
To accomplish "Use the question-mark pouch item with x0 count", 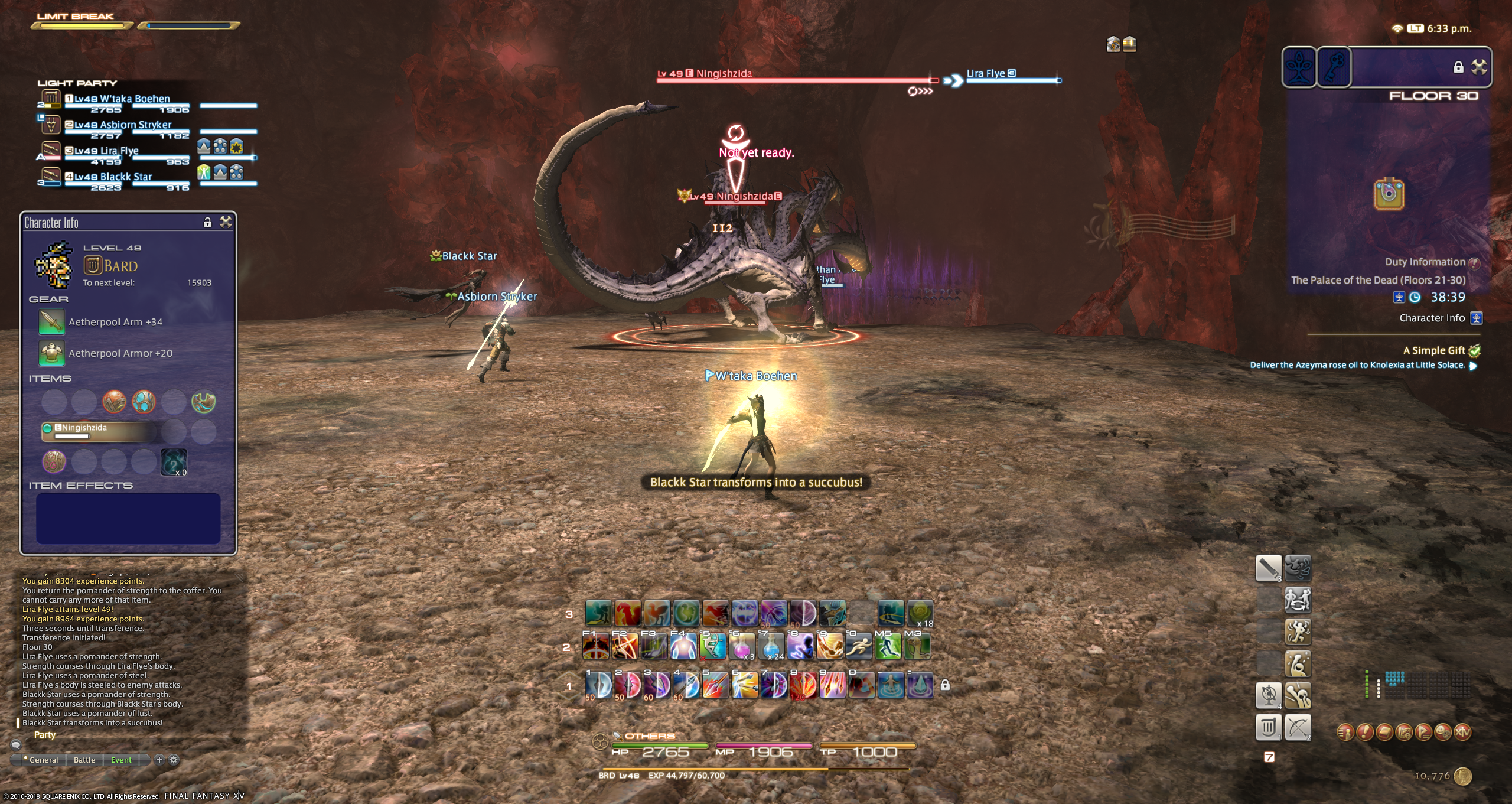I will click(174, 461).
